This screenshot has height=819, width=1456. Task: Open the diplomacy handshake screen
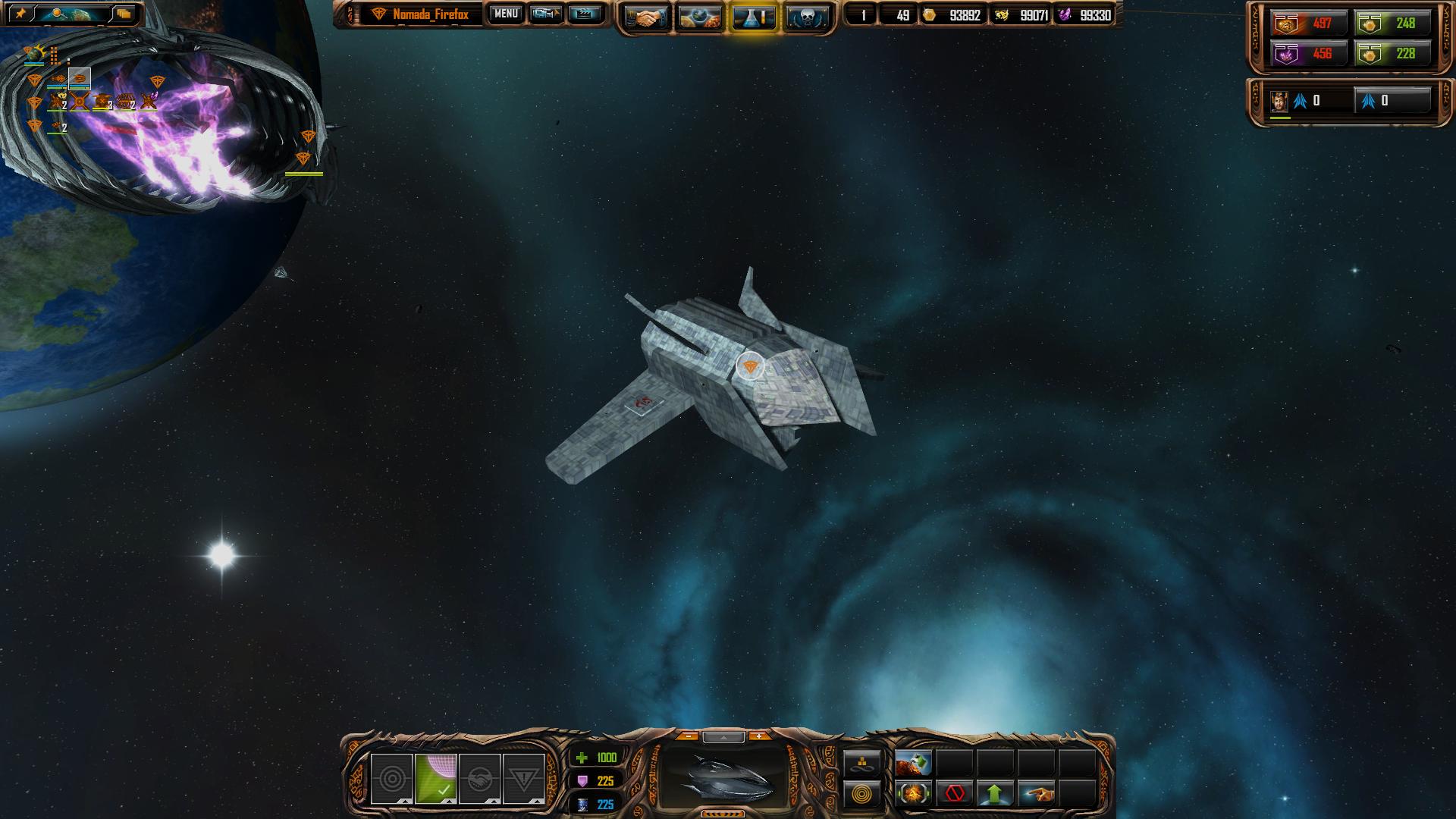647,17
